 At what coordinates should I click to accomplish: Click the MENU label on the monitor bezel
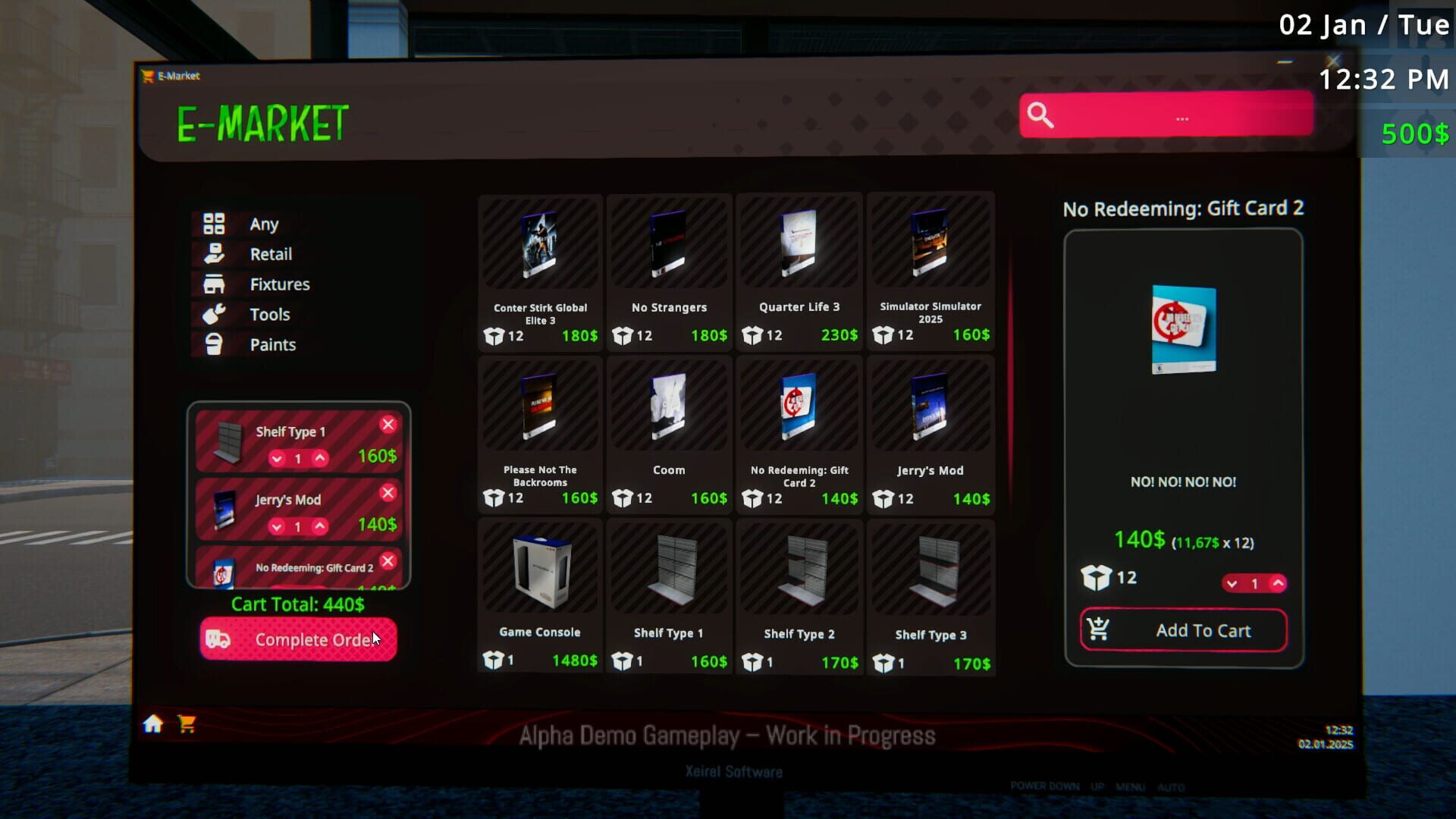pos(1132,787)
